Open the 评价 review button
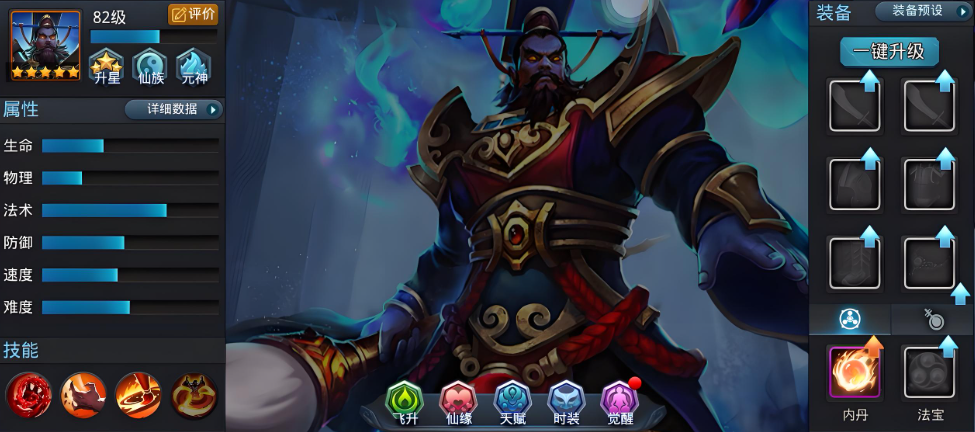This screenshot has height=432, width=975. point(193,14)
